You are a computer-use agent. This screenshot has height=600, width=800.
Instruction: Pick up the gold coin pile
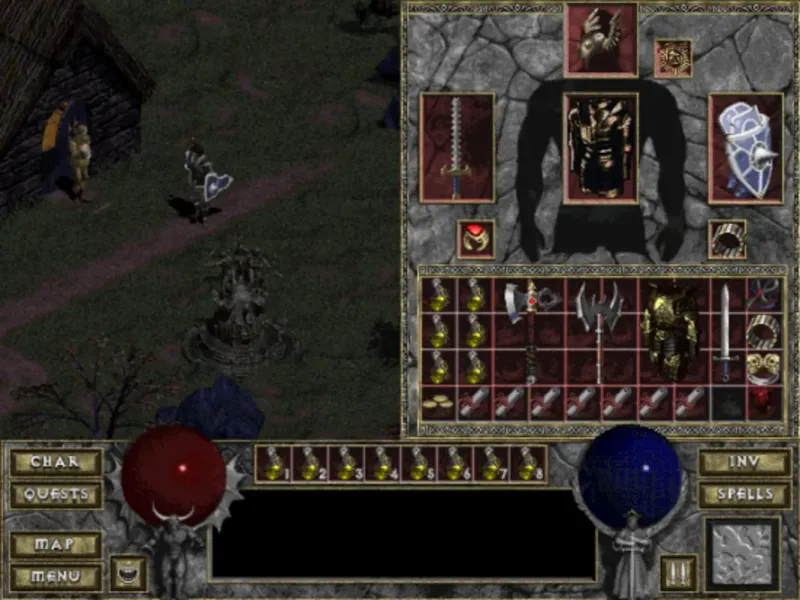coord(436,403)
